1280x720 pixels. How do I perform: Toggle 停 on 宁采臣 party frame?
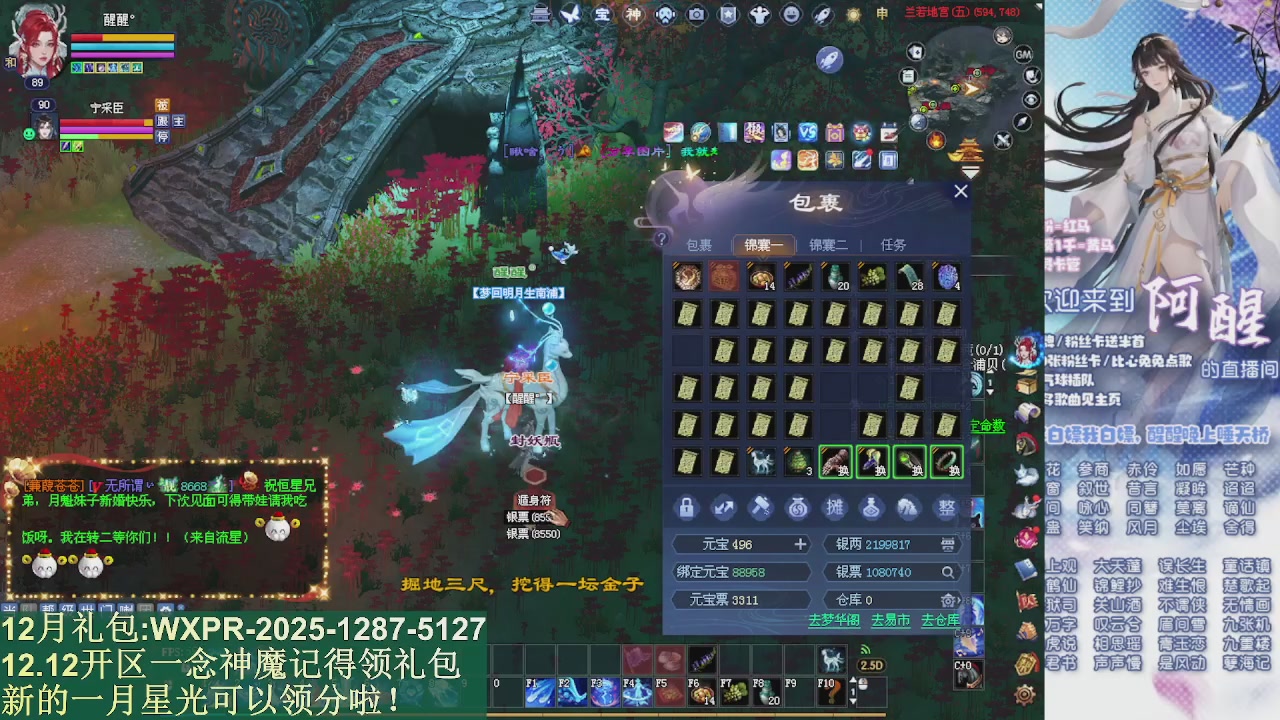163,138
